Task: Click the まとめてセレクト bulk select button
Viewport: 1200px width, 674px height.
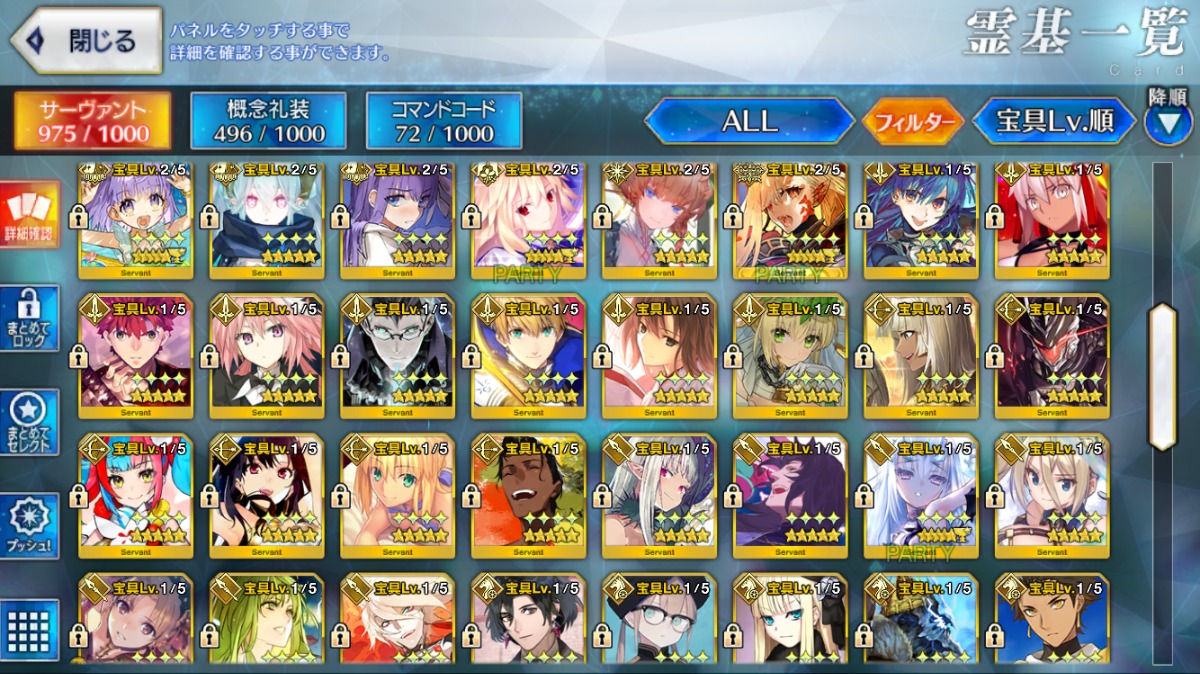Action: pos(31,422)
